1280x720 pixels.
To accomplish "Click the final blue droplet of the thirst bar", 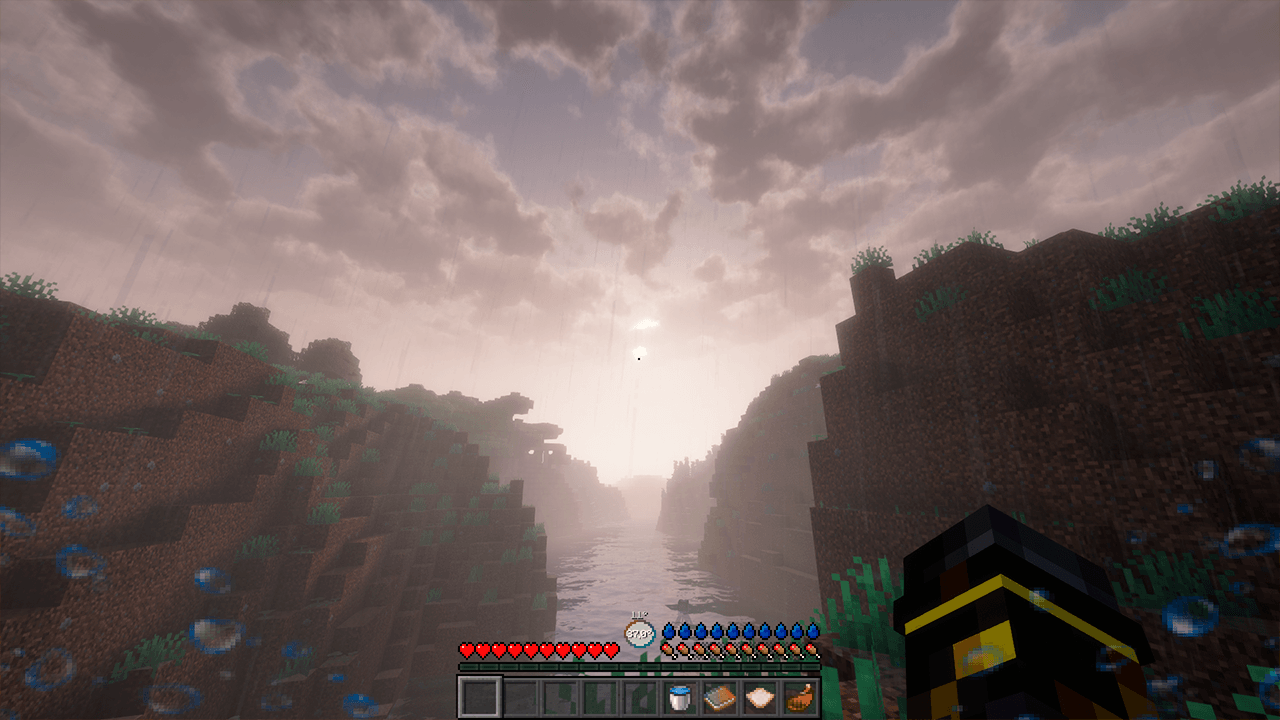I will tap(814, 630).
